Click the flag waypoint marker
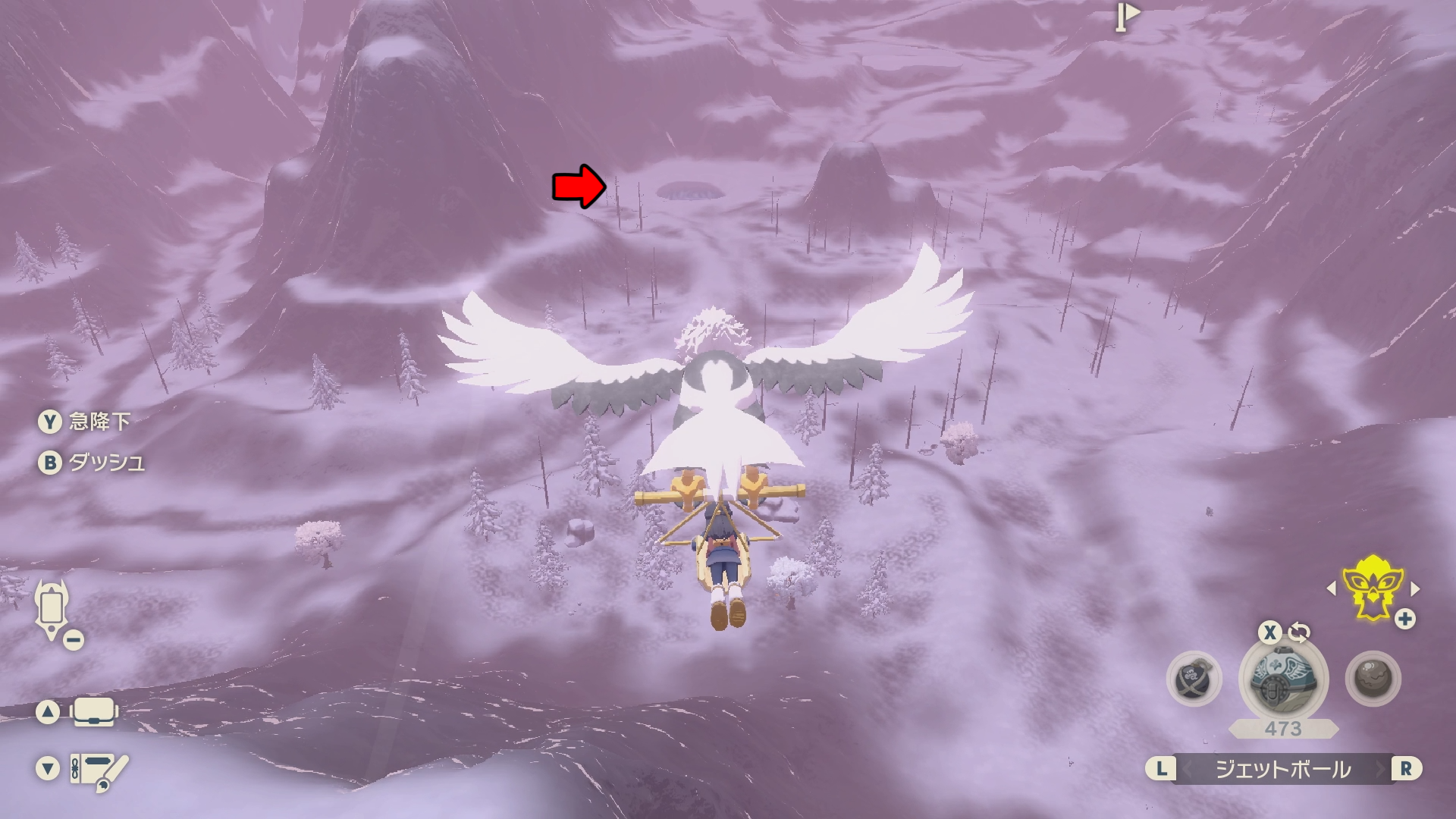This screenshot has height=819, width=1456. 1127,16
